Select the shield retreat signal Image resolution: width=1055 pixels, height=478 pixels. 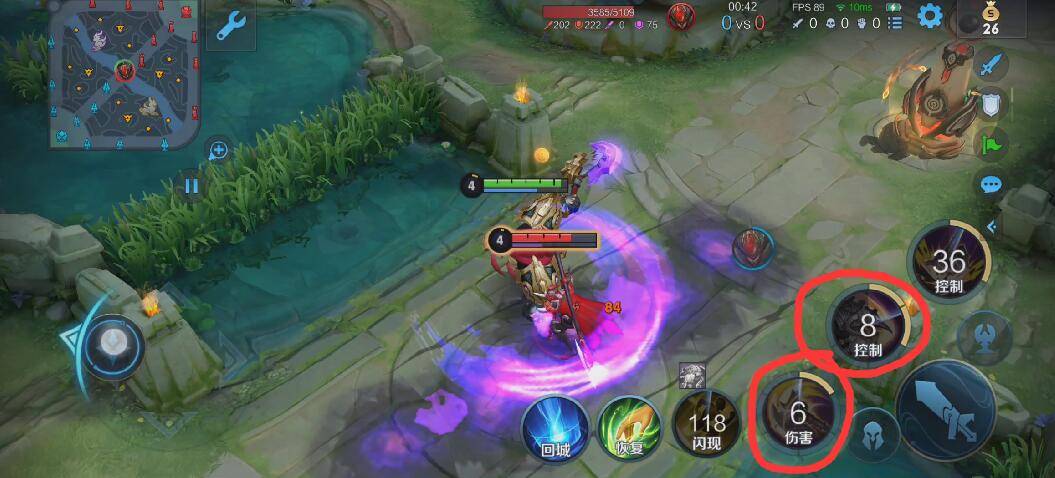pyautogui.click(x=990, y=105)
